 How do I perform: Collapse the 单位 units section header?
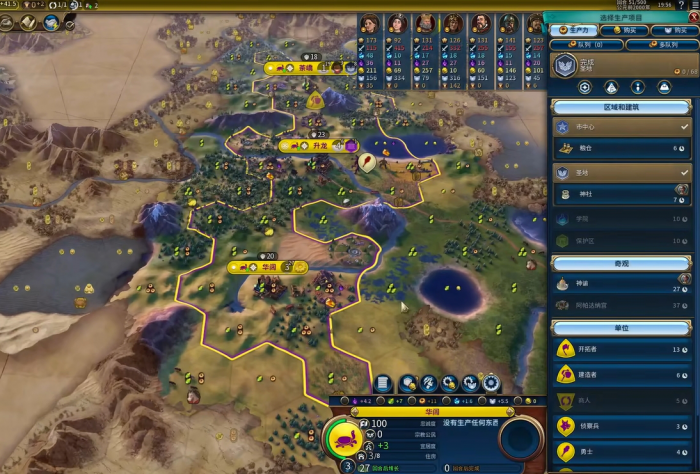619,329
